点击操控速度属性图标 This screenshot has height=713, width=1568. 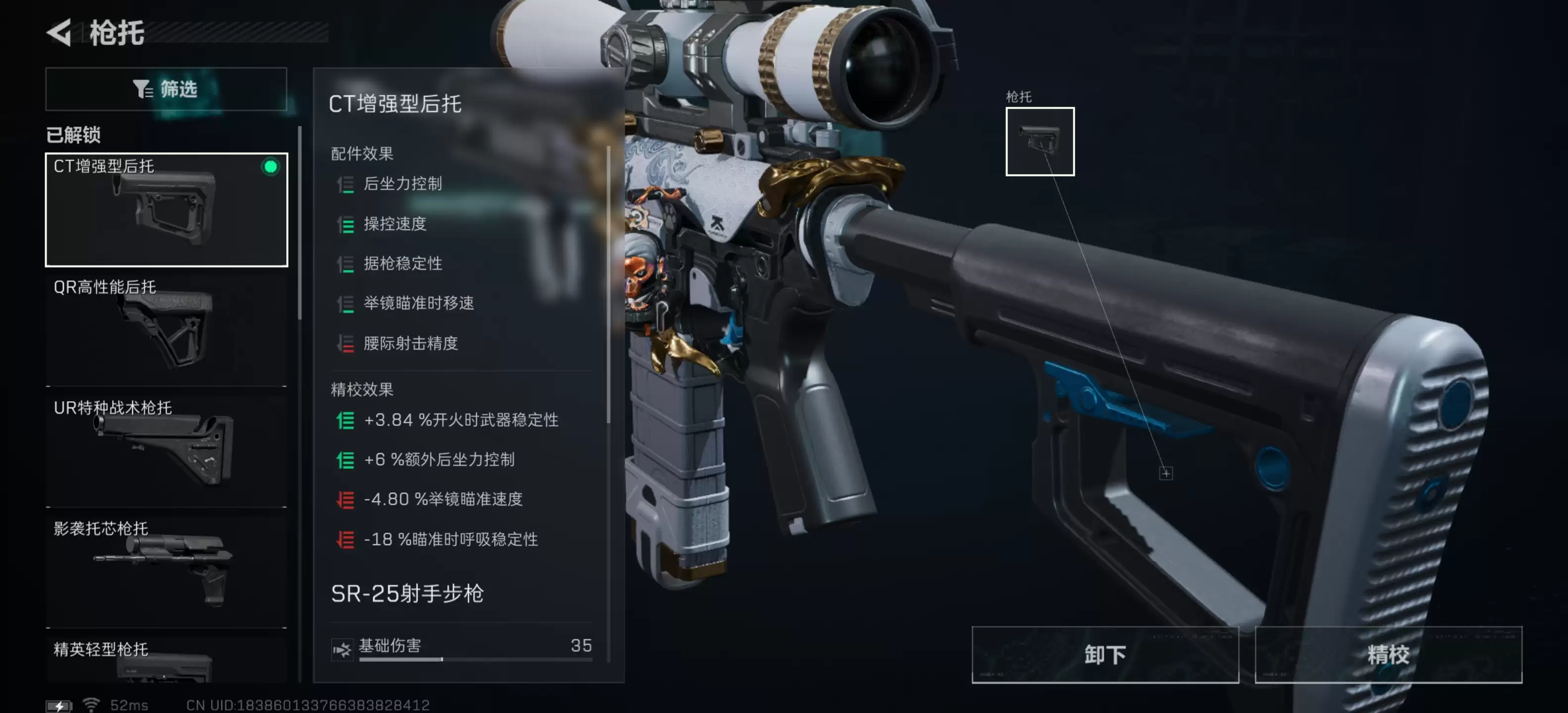pyautogui.click(x=346, y=224)
